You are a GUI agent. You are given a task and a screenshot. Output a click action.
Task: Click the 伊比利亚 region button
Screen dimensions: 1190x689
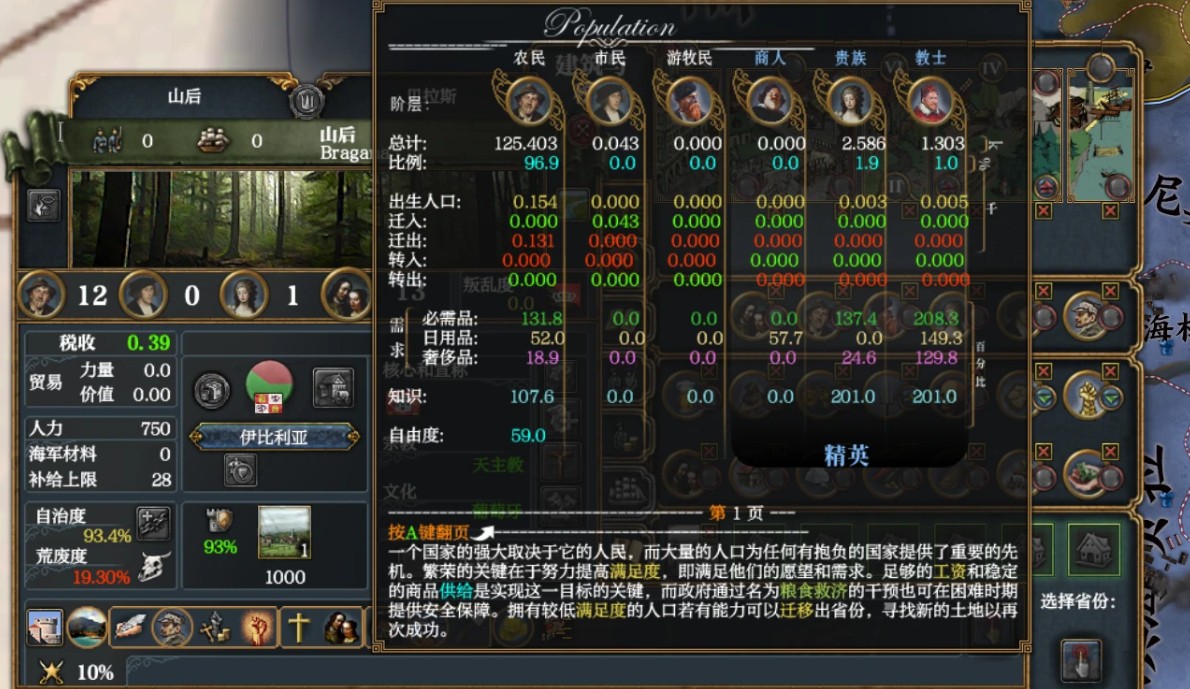point(274,437)
